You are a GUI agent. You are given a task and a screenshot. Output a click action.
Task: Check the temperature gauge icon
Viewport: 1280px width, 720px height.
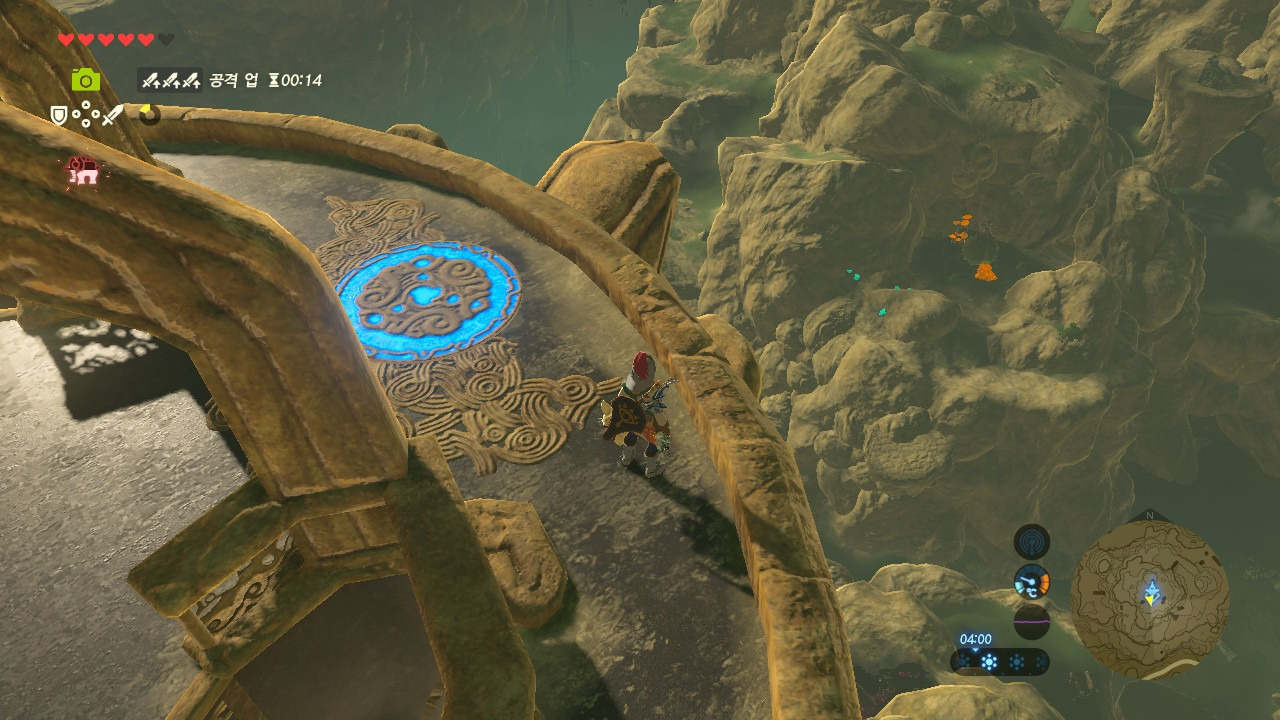1031,581
